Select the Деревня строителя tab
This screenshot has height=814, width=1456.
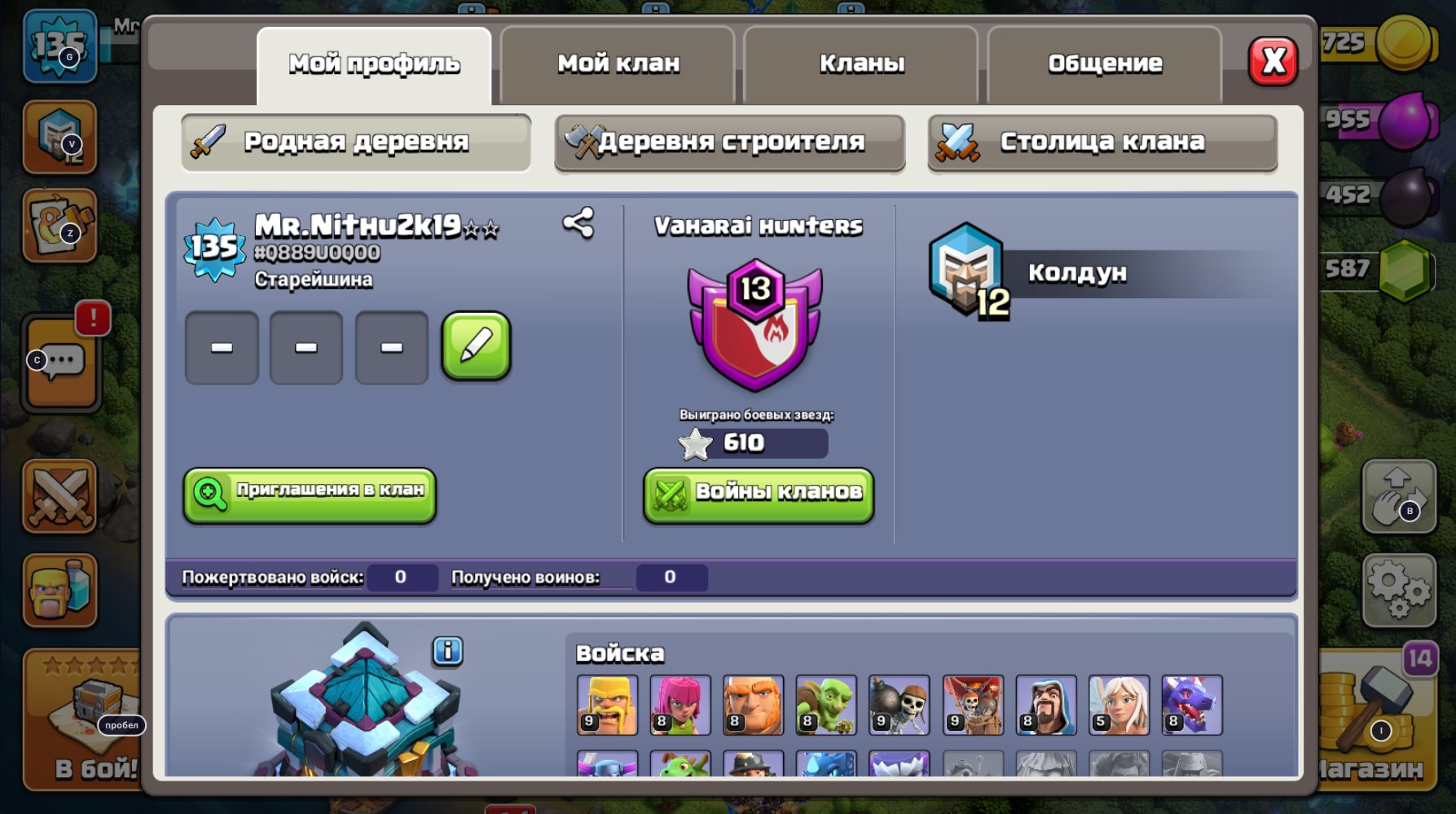point(729,140)
